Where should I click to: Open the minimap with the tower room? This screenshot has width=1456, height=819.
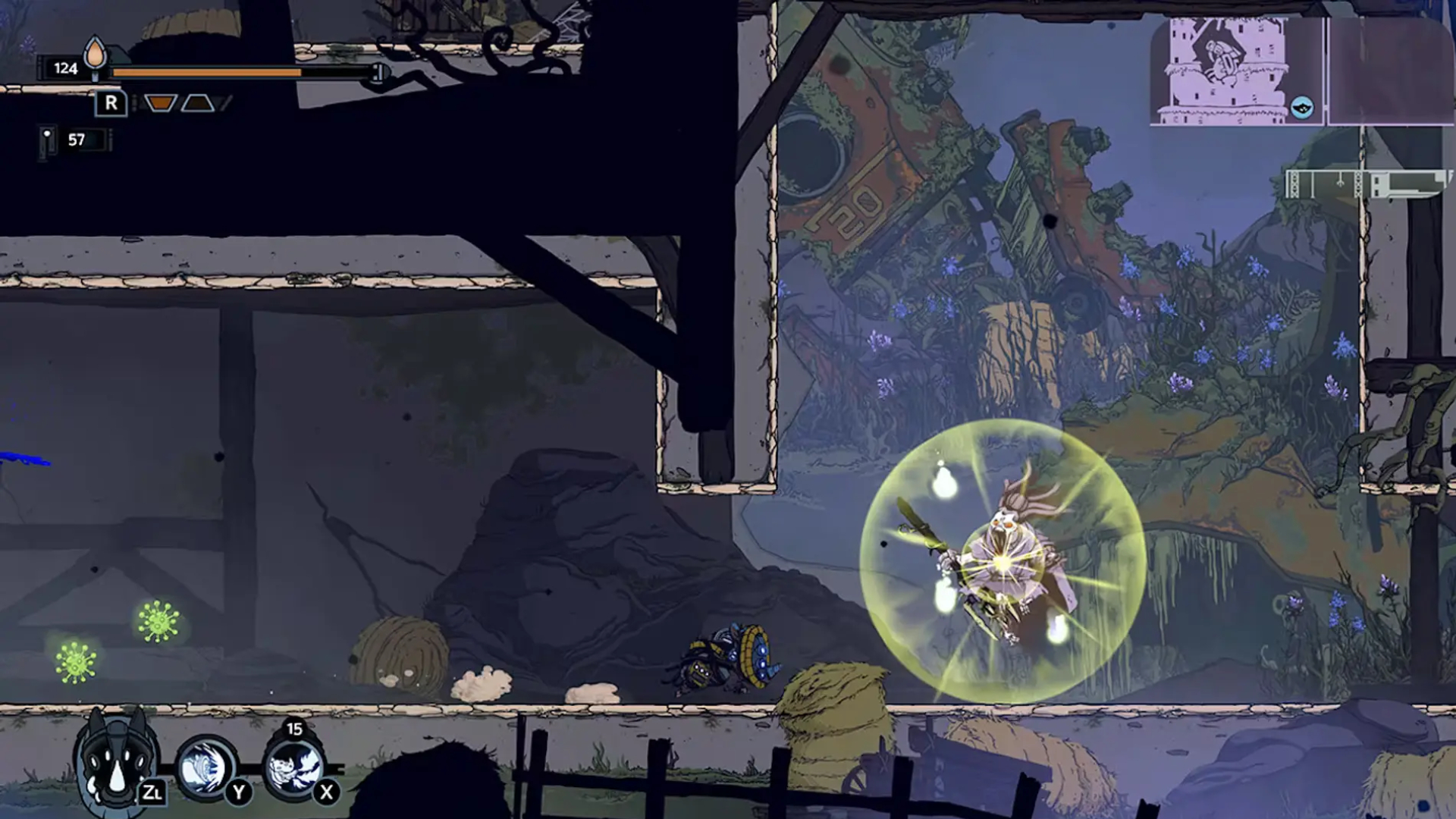pos(1236,71)
